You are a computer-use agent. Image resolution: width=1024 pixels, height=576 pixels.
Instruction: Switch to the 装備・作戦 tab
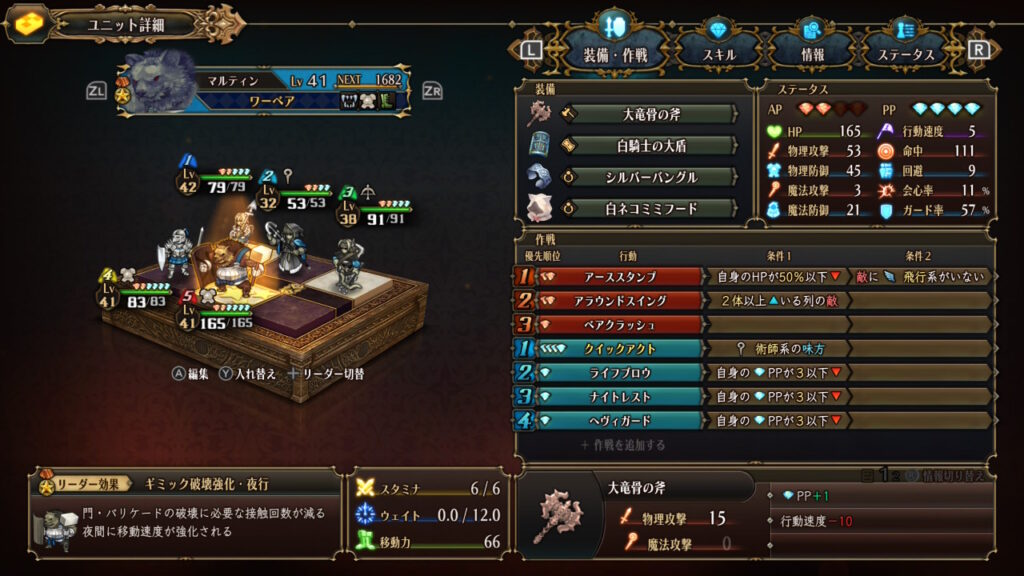click(x=610, y=55)
